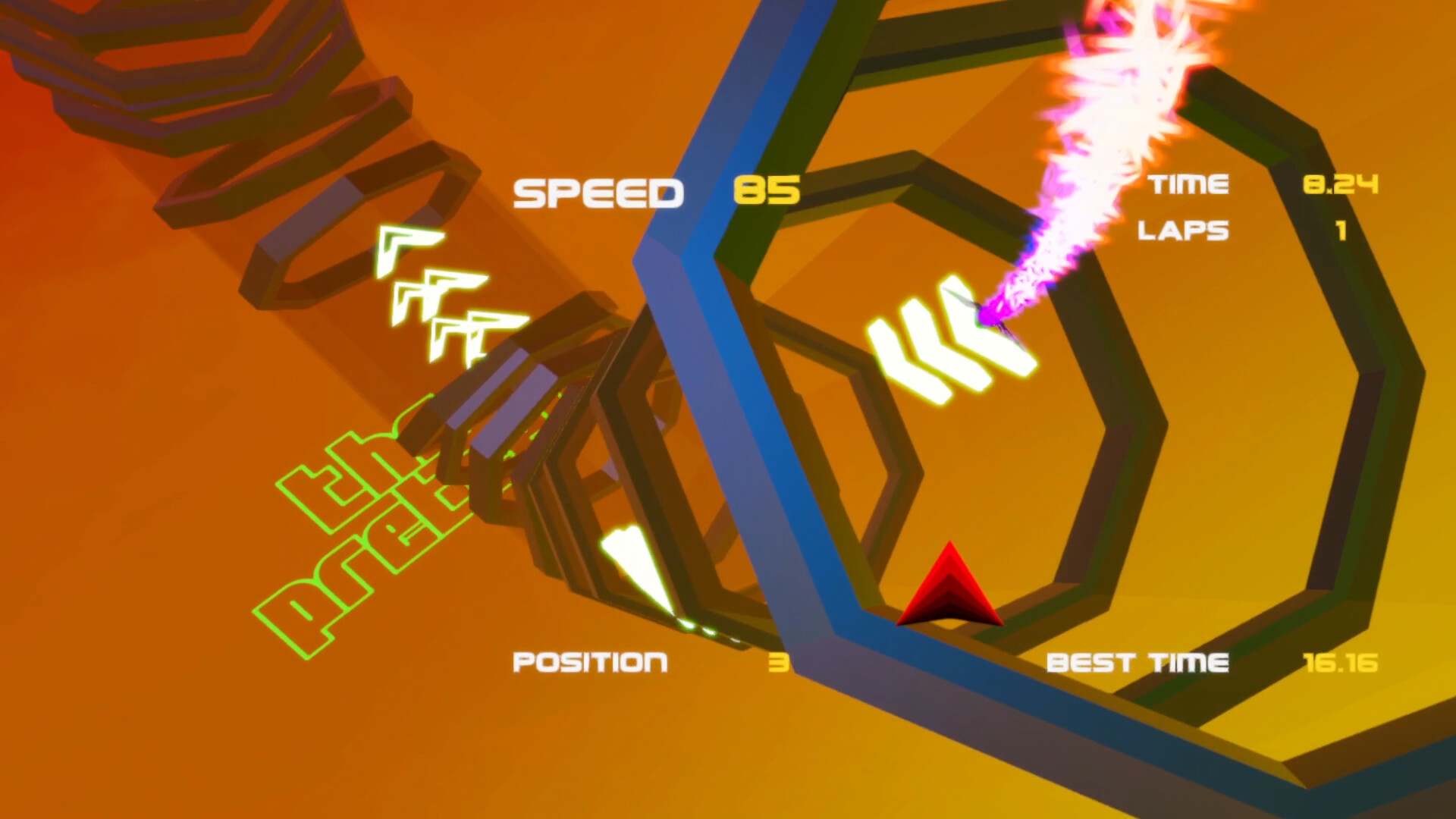Toggle the POSITION indicator text

(x=590, y=661)
